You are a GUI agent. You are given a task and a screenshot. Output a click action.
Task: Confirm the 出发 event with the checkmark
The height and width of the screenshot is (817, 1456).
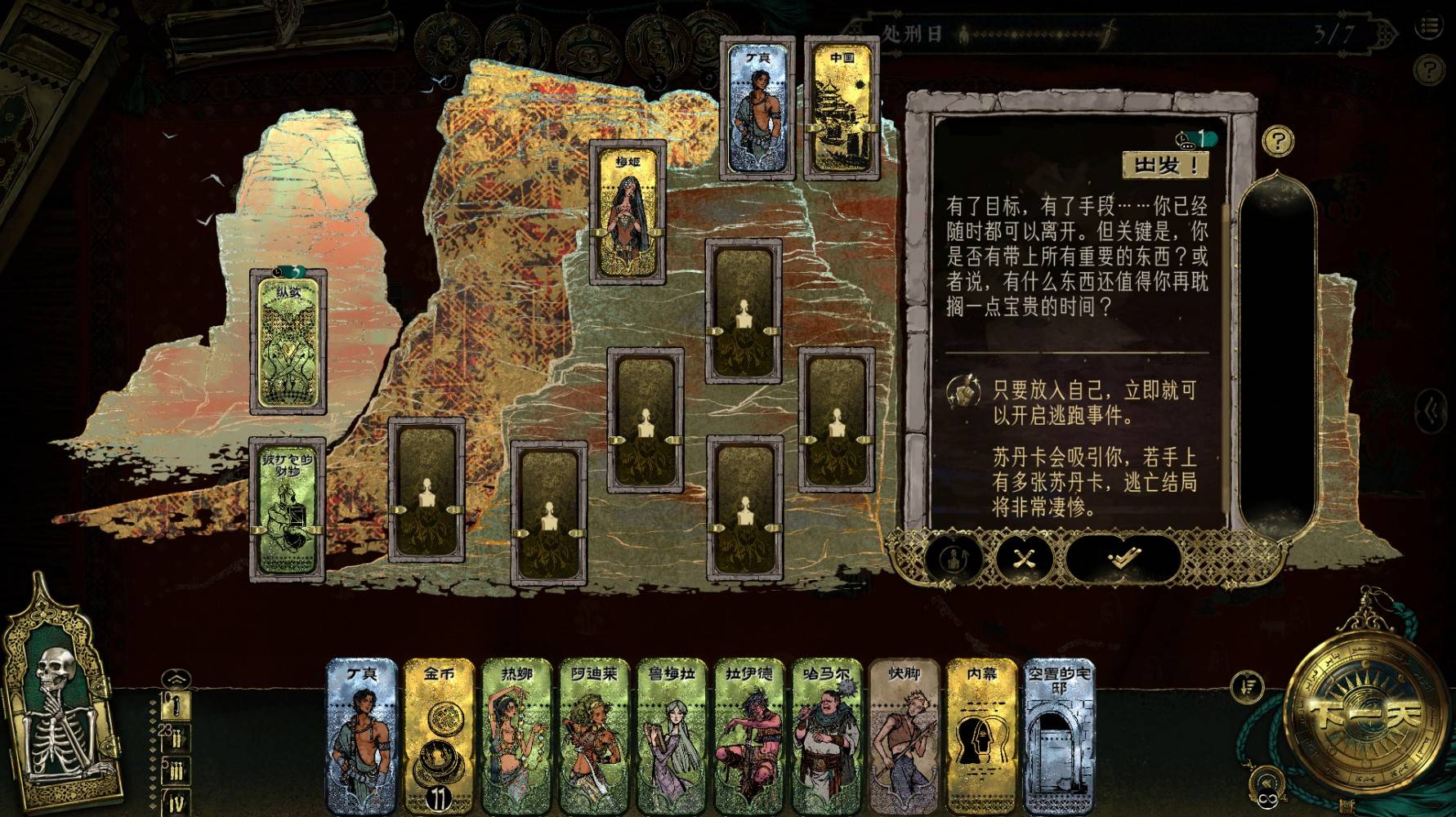coord(1123,559)
